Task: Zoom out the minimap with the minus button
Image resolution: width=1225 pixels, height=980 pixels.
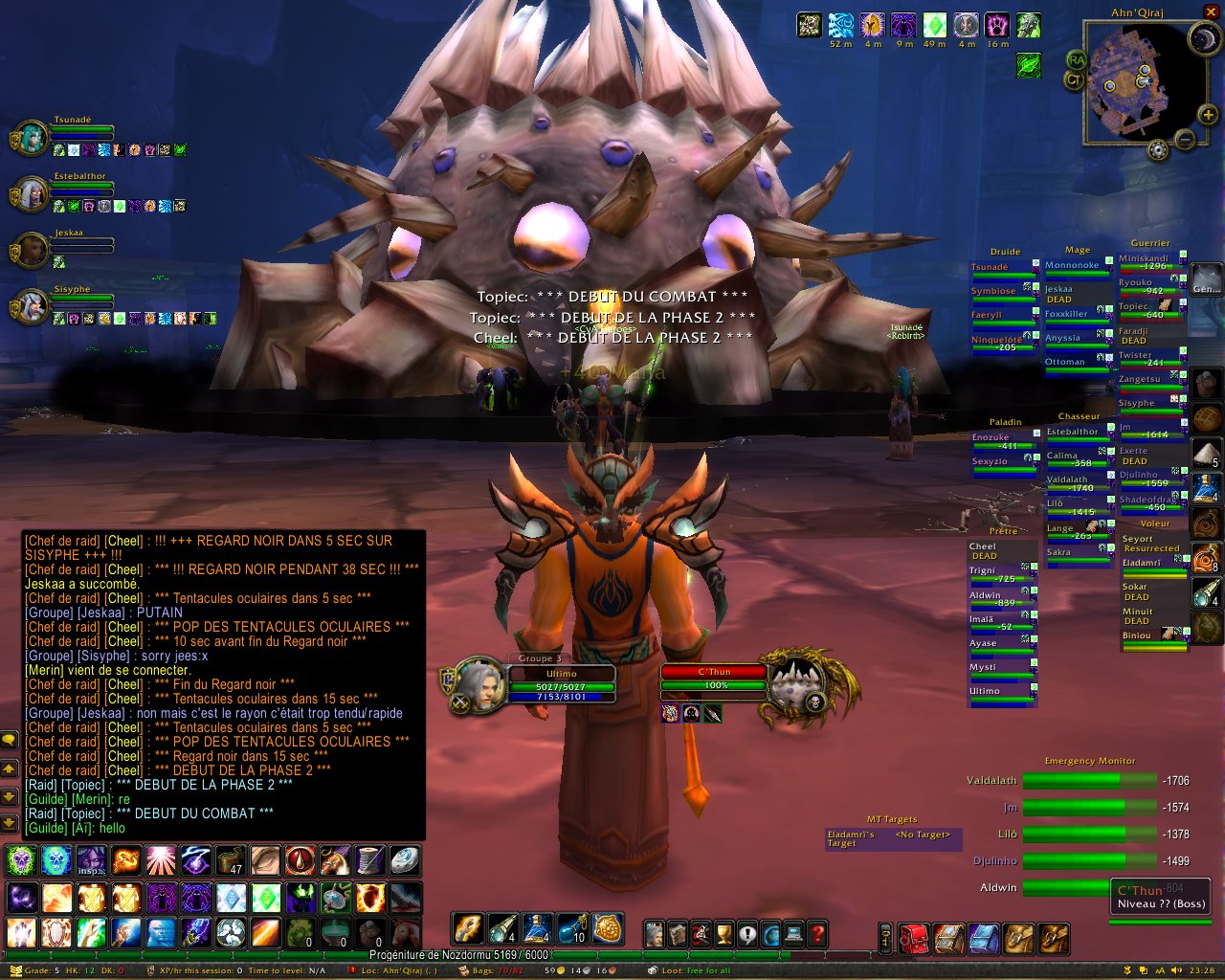Action: point(1185,141)
